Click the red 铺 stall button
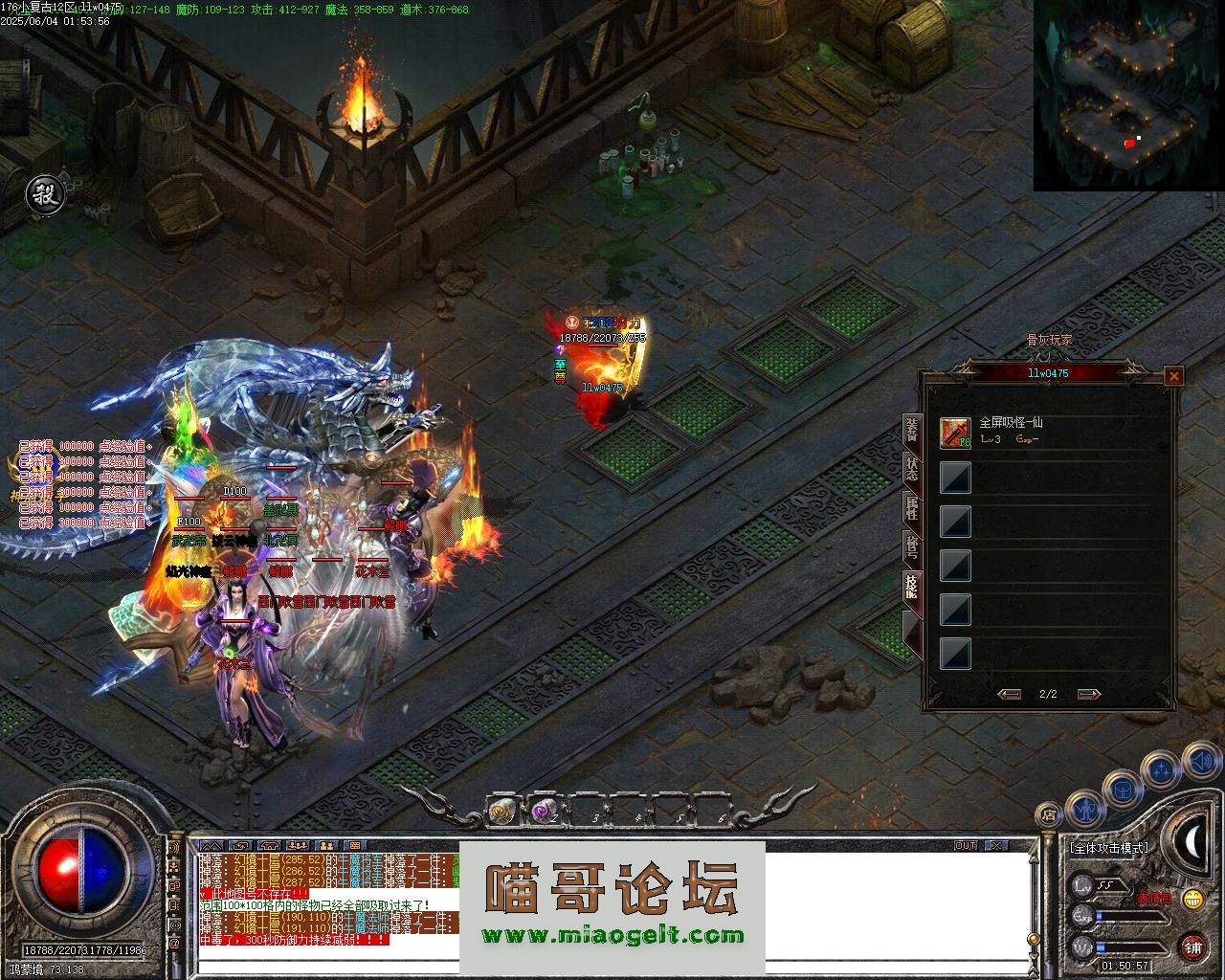The height and width of the screenshot is (980, 1225). point(1192,947)
